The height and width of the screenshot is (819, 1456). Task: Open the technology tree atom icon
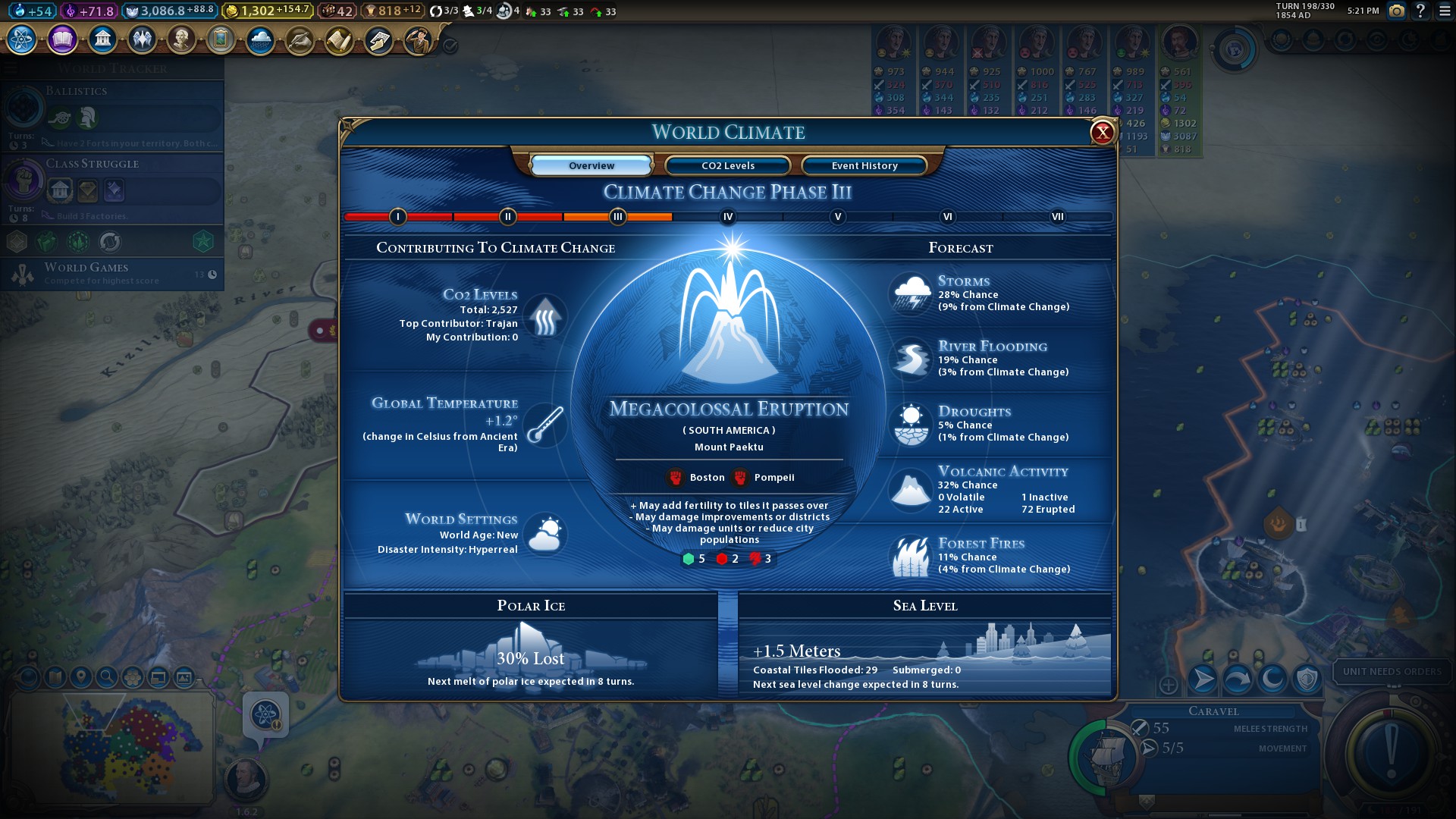(22, 39)
